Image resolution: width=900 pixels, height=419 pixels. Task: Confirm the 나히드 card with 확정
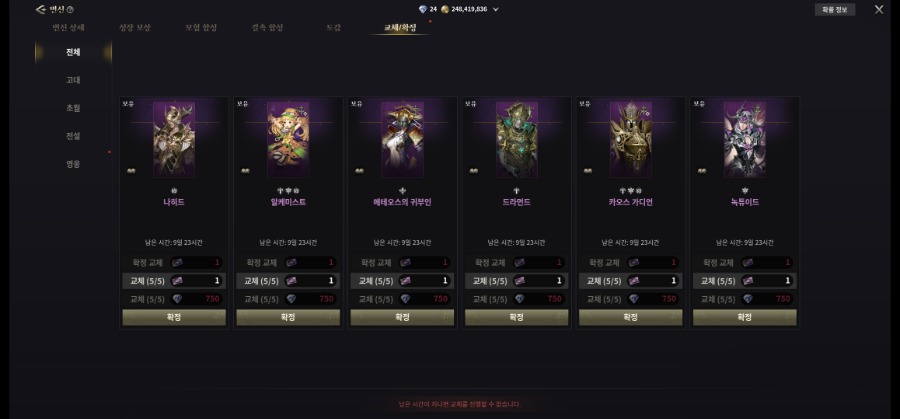coord(174,317)
